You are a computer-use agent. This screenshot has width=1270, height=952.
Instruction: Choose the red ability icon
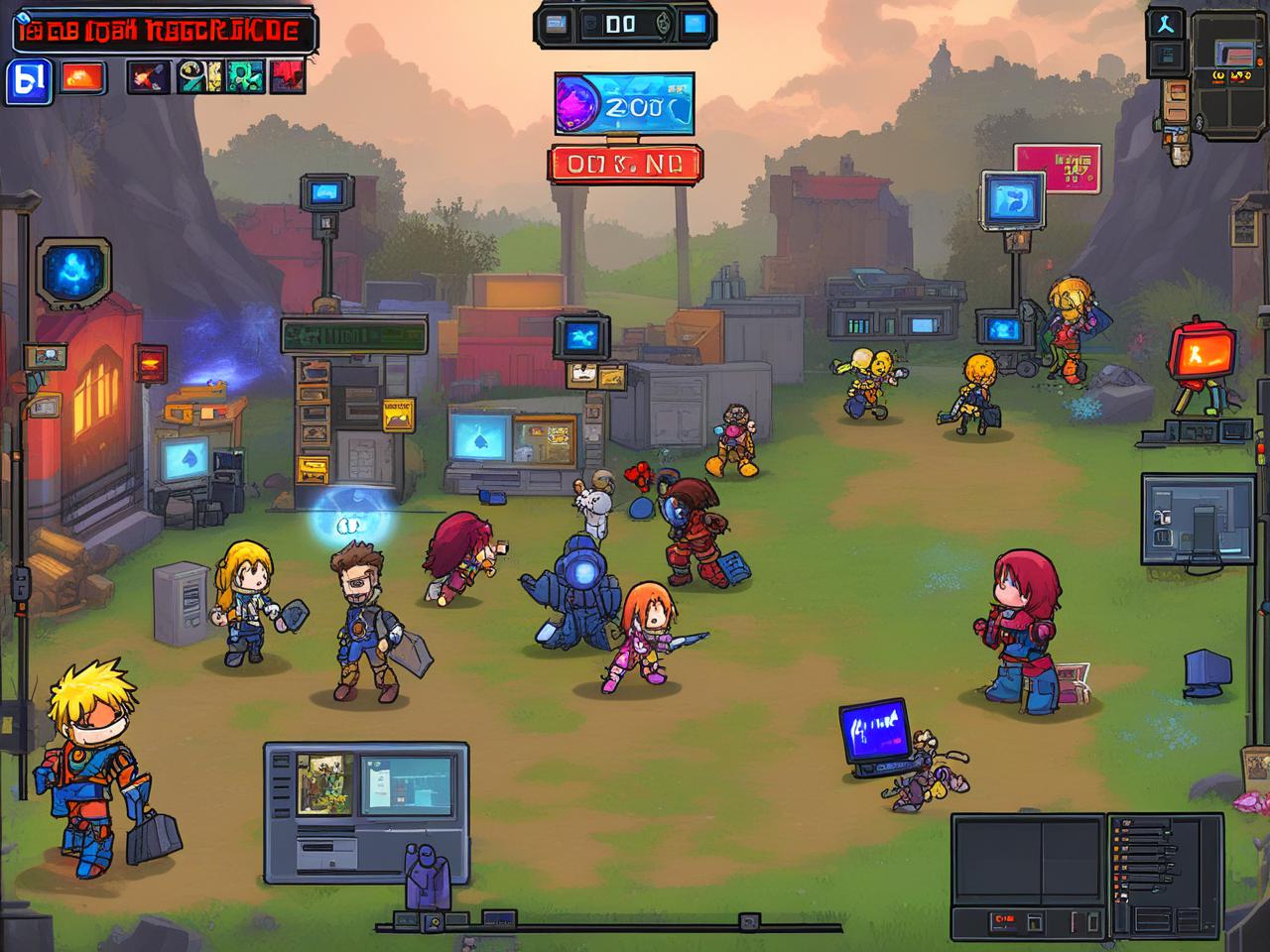pos(287,76)
